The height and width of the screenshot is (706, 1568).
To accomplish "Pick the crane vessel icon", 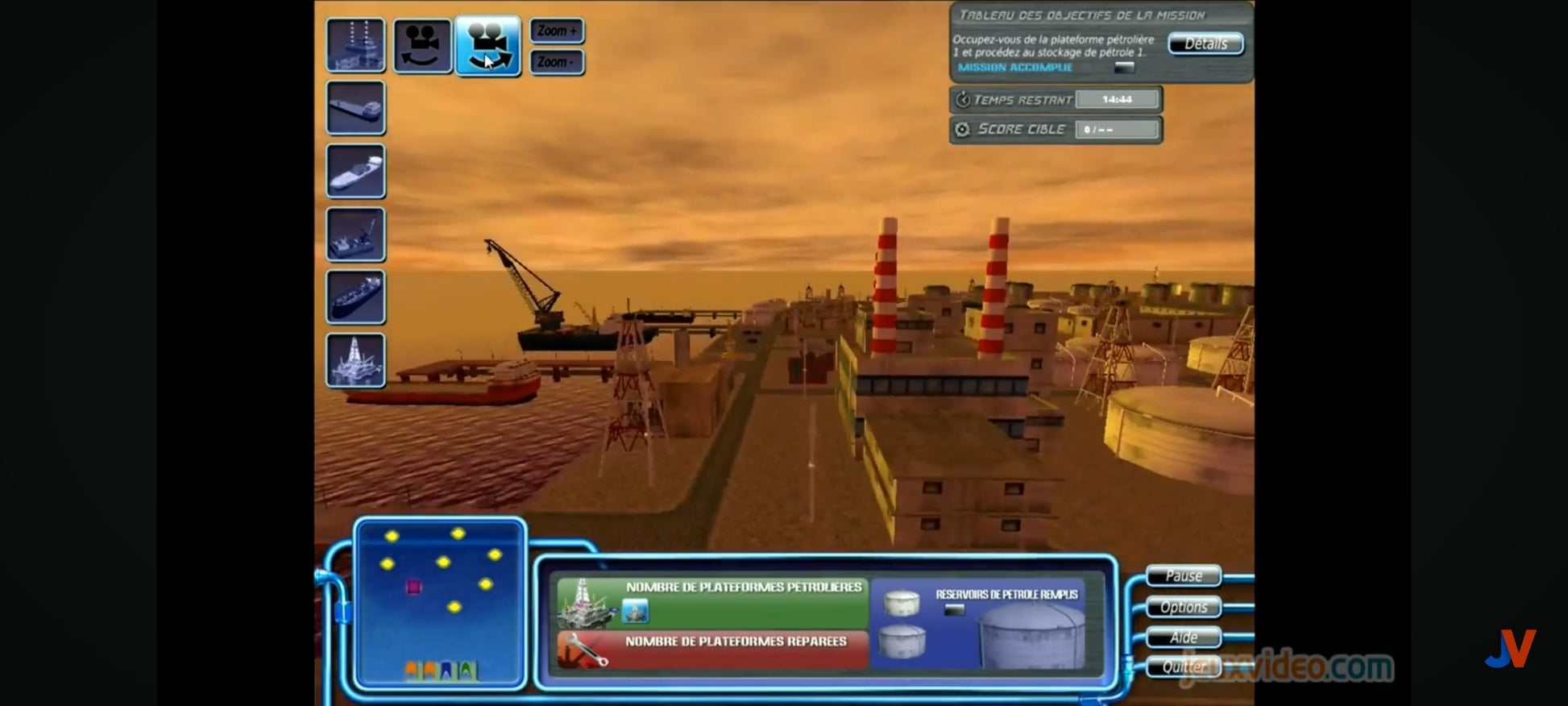I will pos(355,235).
